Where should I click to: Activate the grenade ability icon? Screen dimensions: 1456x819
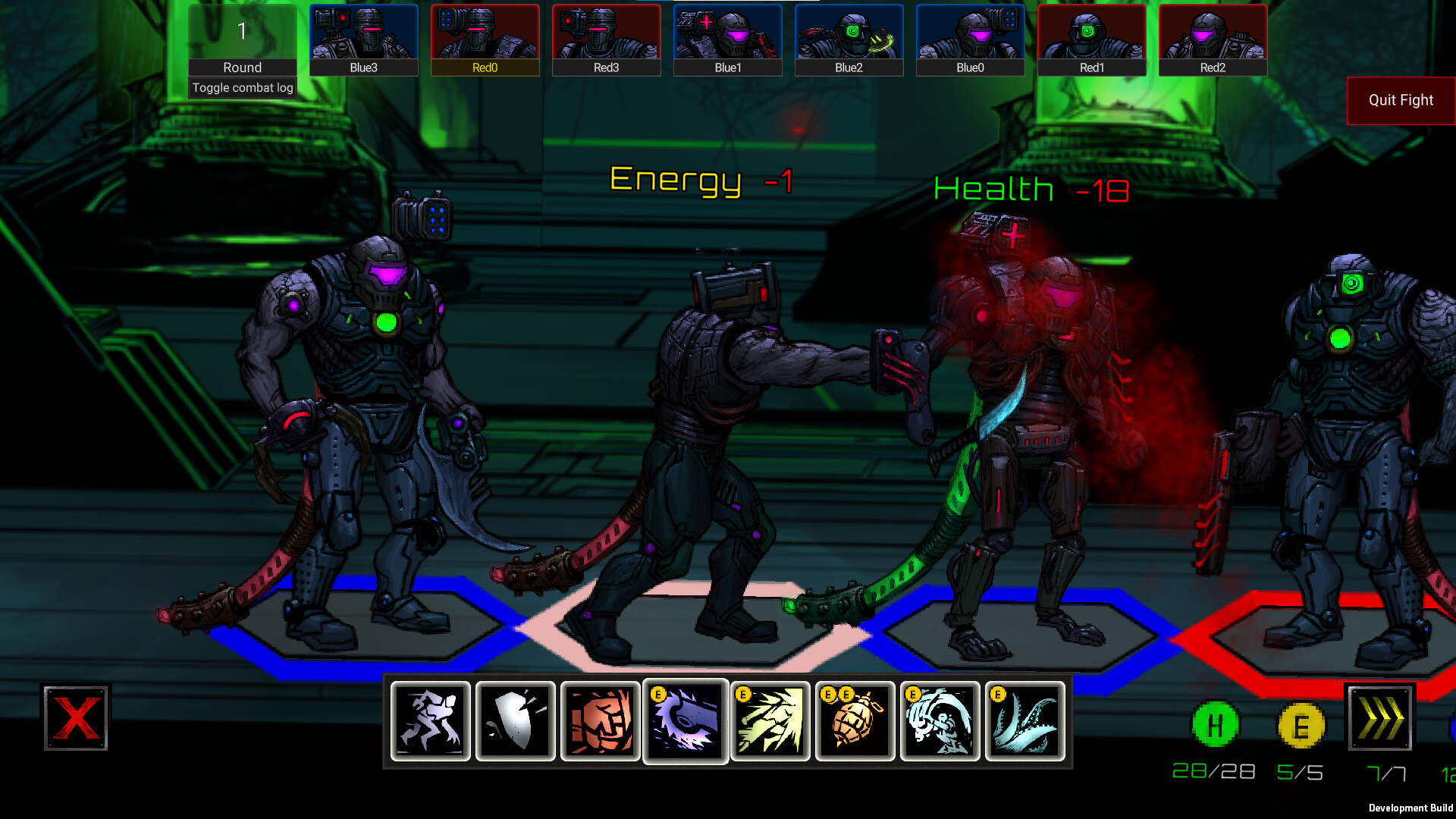click(x=855, y=721)
